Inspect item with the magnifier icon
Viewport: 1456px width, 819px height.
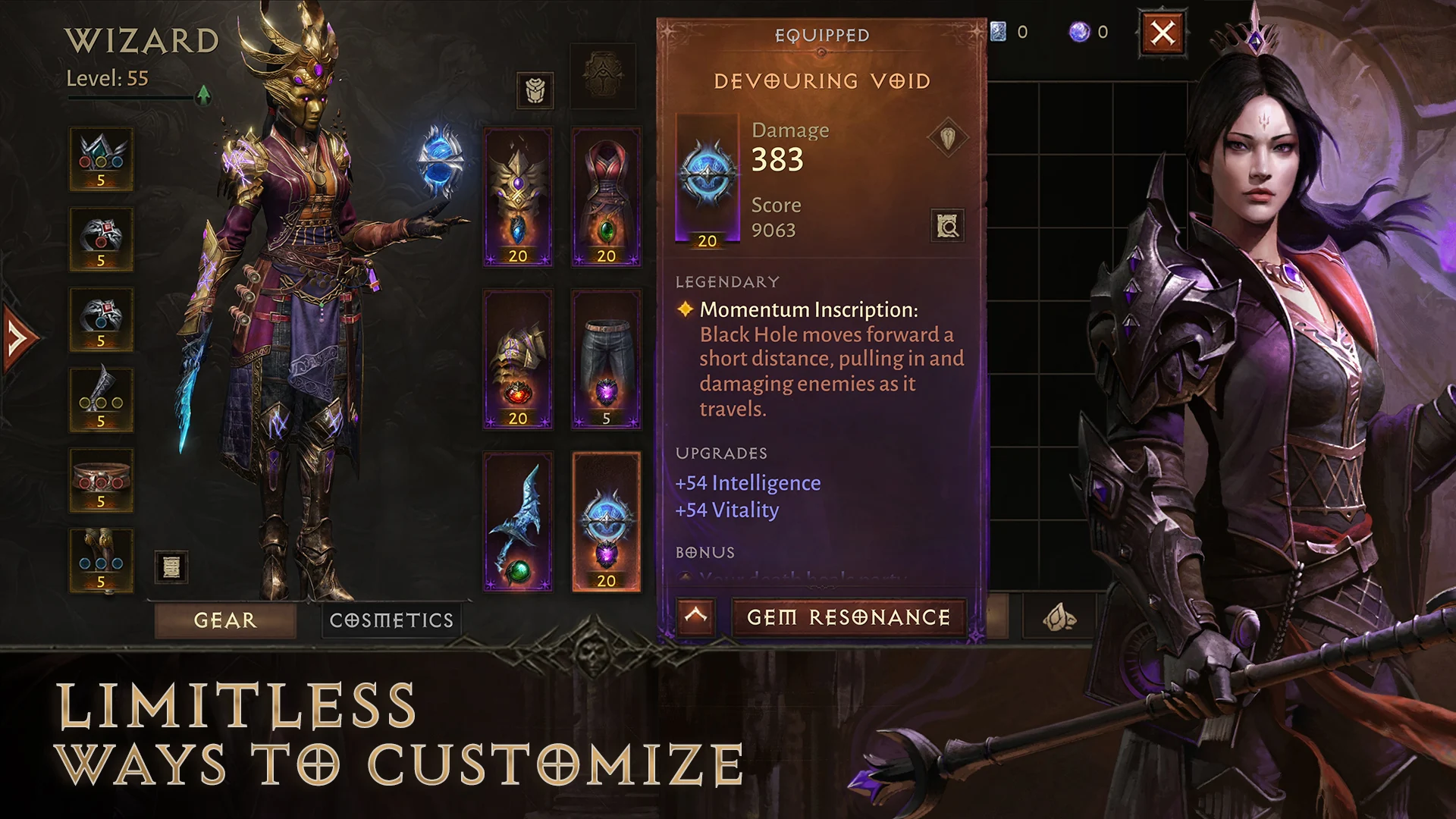pyautogui.click(x=947, y=226)
